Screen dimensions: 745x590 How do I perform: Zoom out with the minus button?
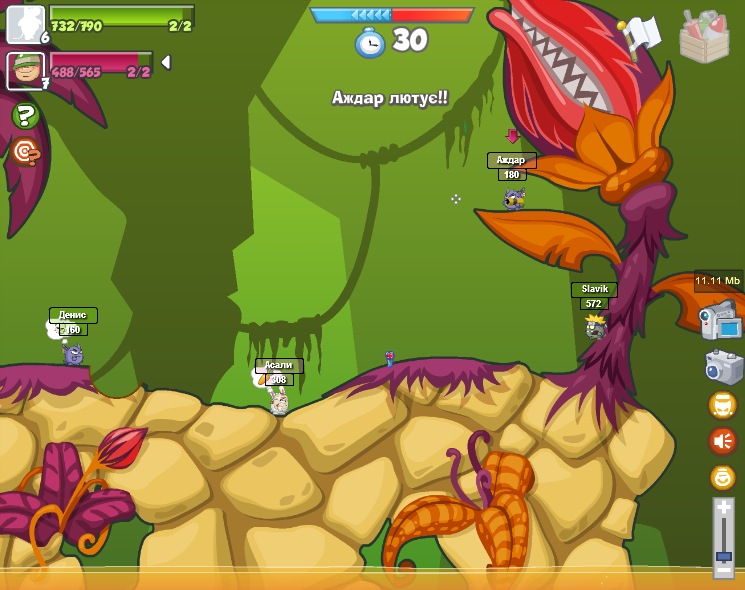coord(723,570)
